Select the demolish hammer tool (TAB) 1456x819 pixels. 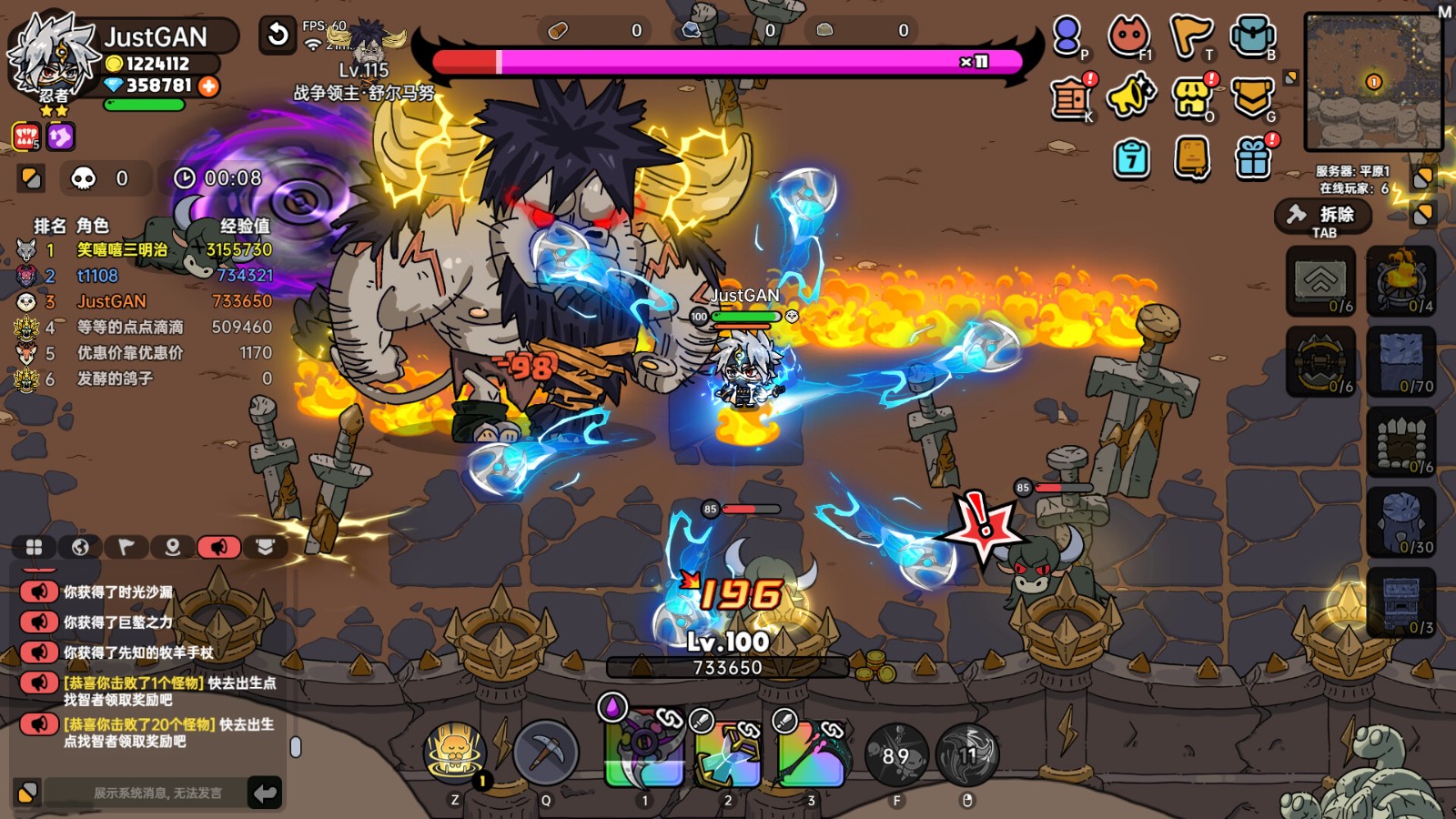[1324, 218]
